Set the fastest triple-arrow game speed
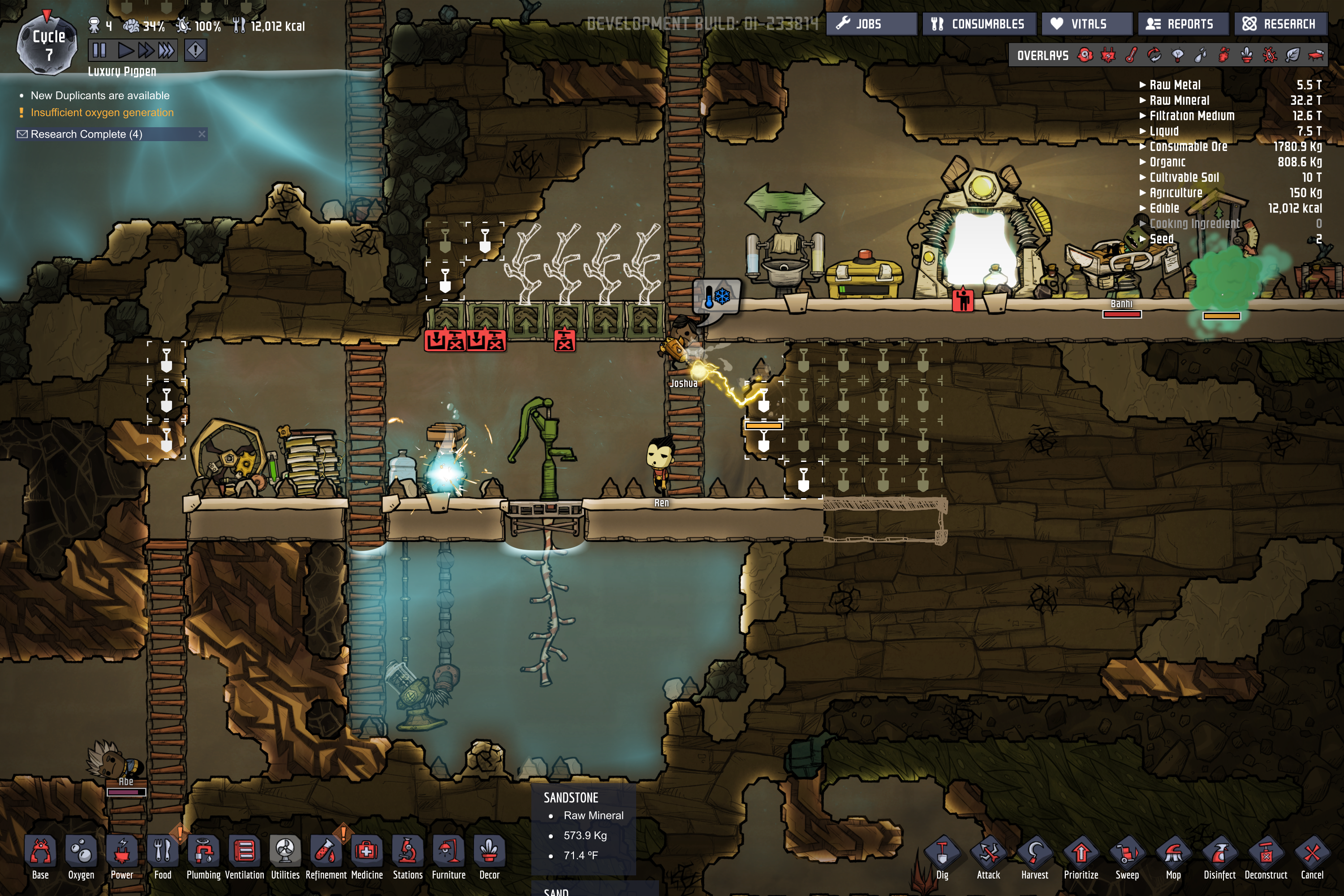1344x896 pixels. (x=166, y=51)
